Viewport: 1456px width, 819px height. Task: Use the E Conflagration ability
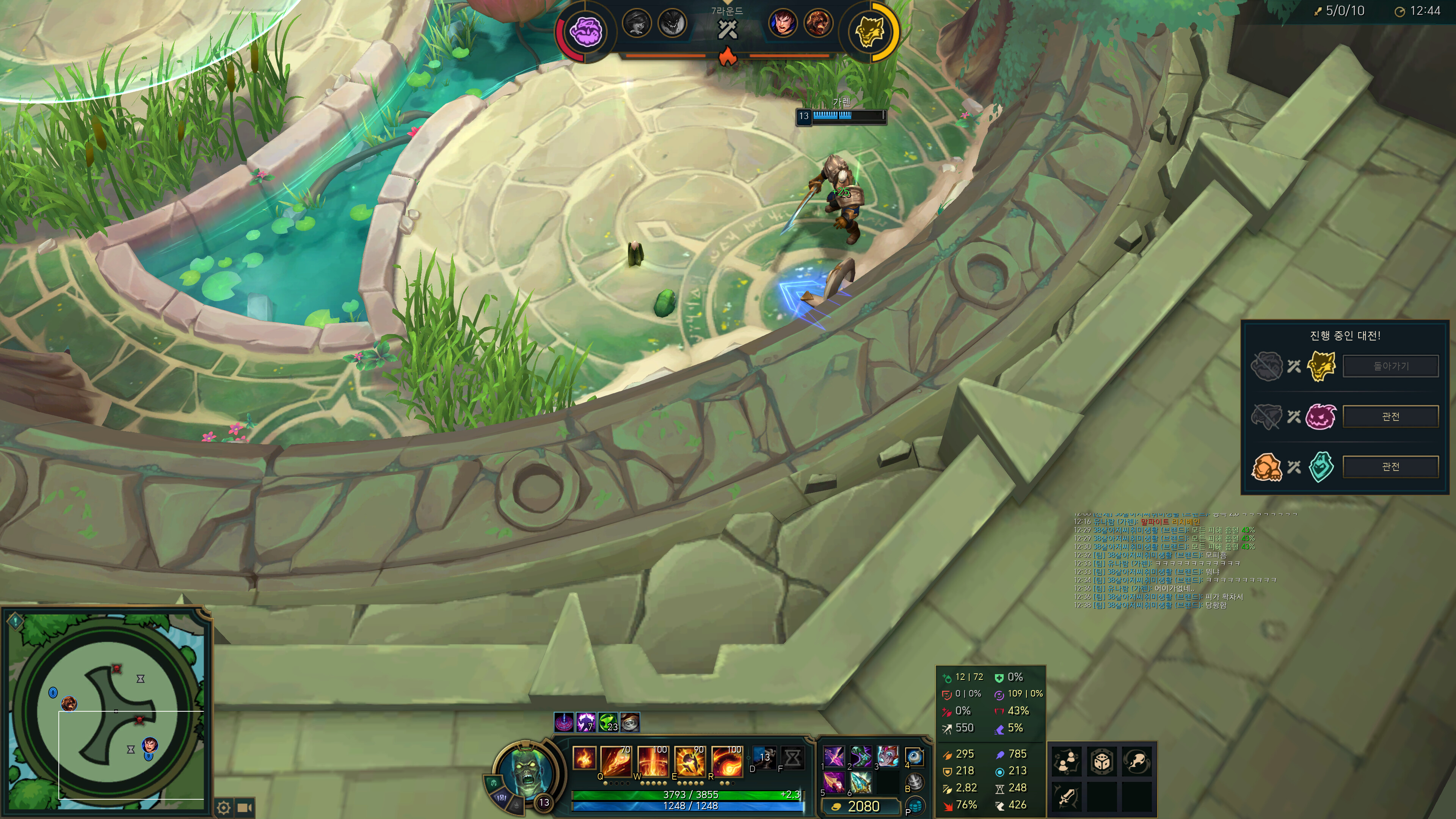[689, 760]
